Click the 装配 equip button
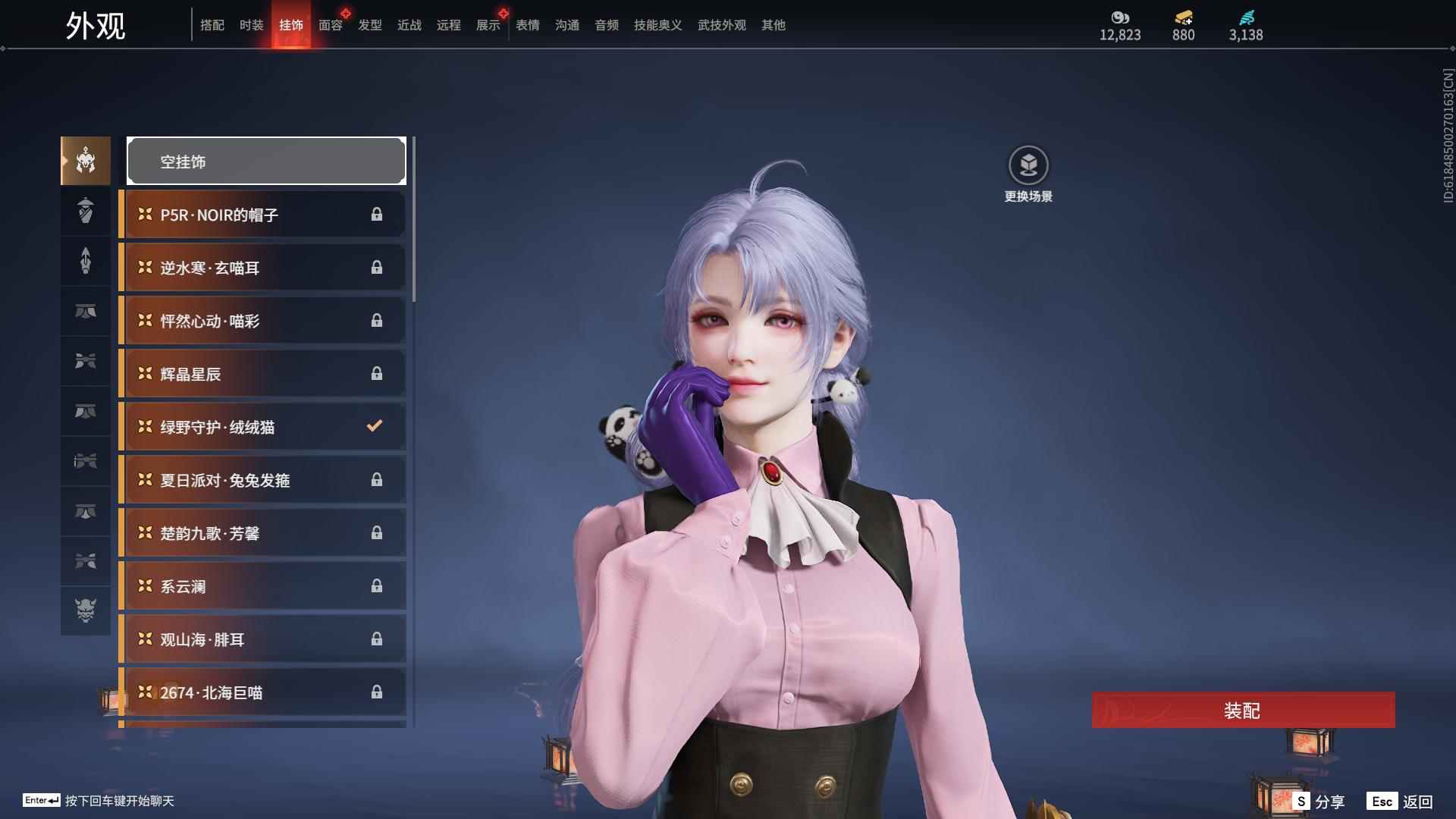Viewport: 1456px width, 819px height. pyautogui.click(x=1243, y=711)
